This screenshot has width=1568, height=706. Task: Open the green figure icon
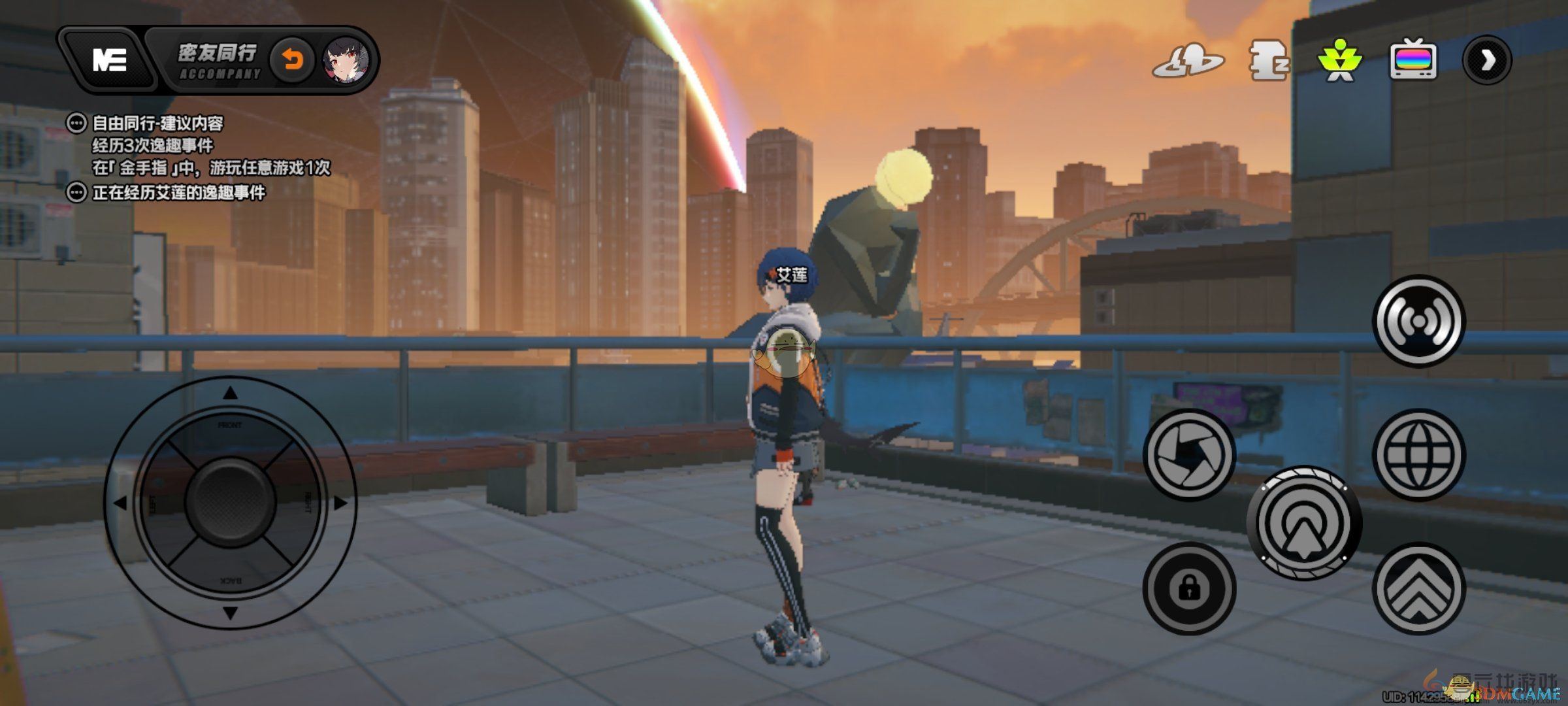(x=1339, y=61)
